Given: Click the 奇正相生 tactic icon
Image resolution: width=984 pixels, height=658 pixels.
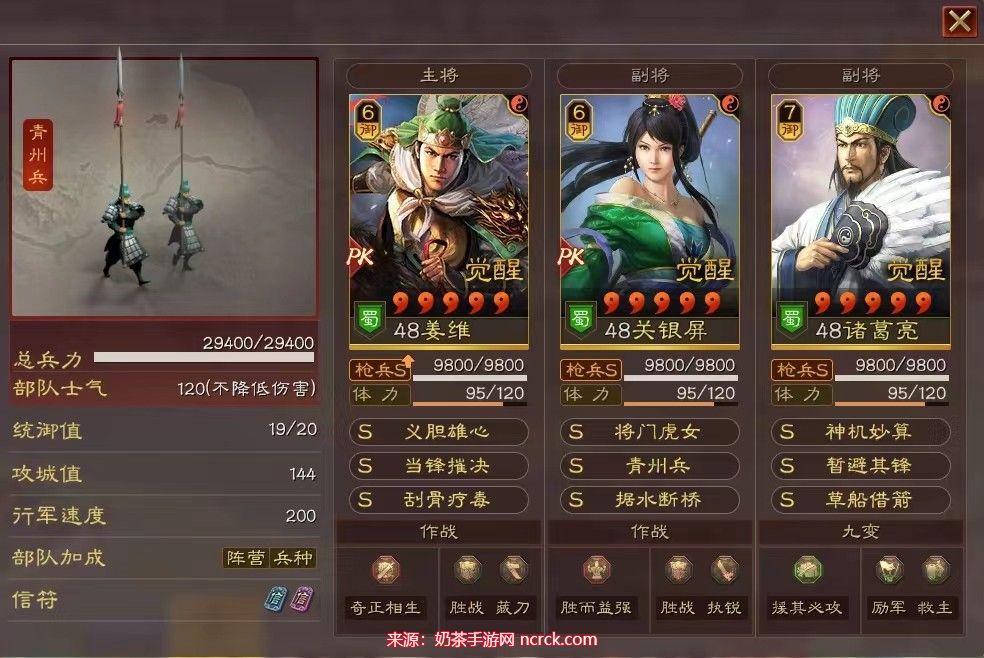Looking at the screenshot, I should [x=386, y=571].
